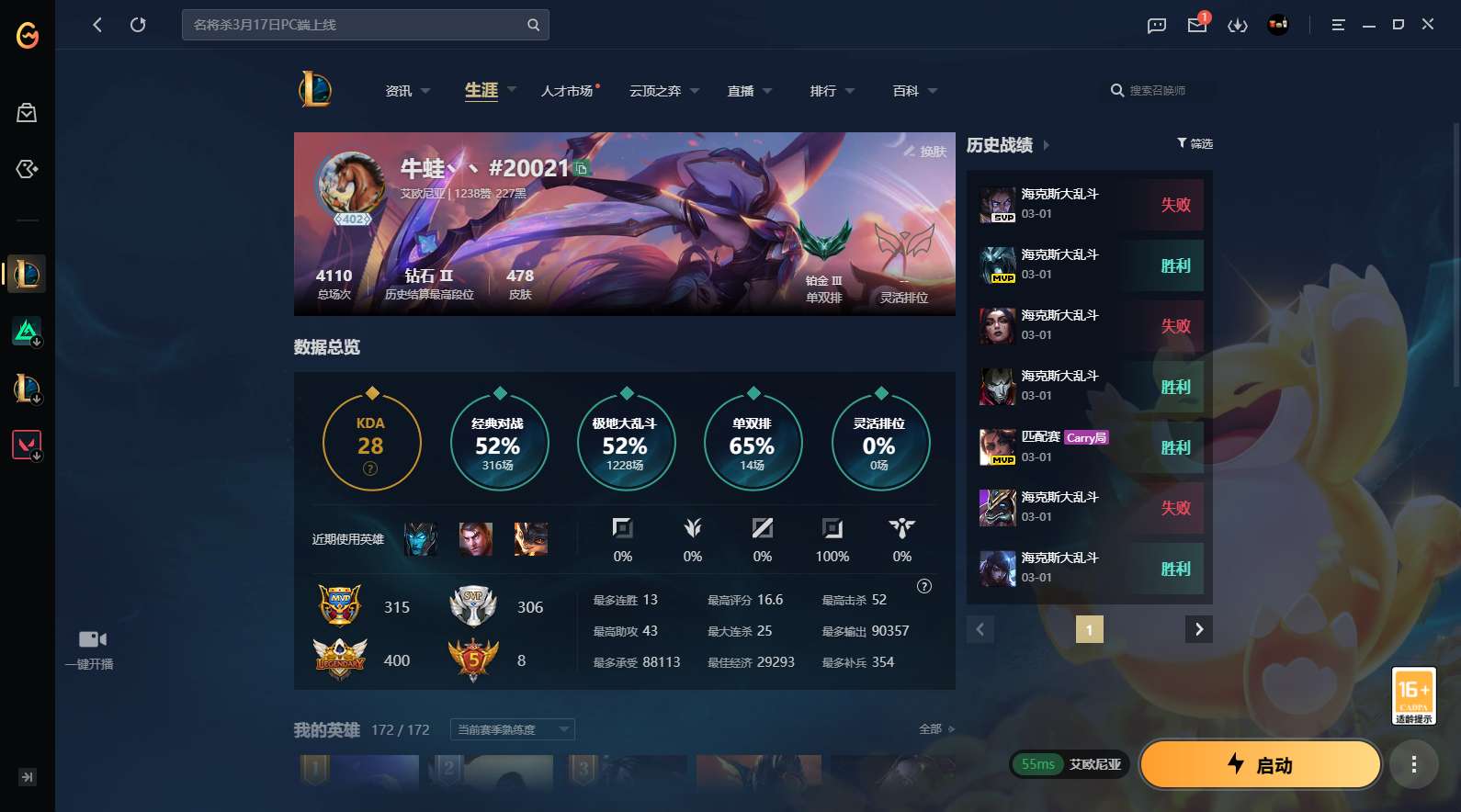Open the mailbox icon in the left sidebar
Viewport: 1461px width, 812px height.
pos(27,112)
